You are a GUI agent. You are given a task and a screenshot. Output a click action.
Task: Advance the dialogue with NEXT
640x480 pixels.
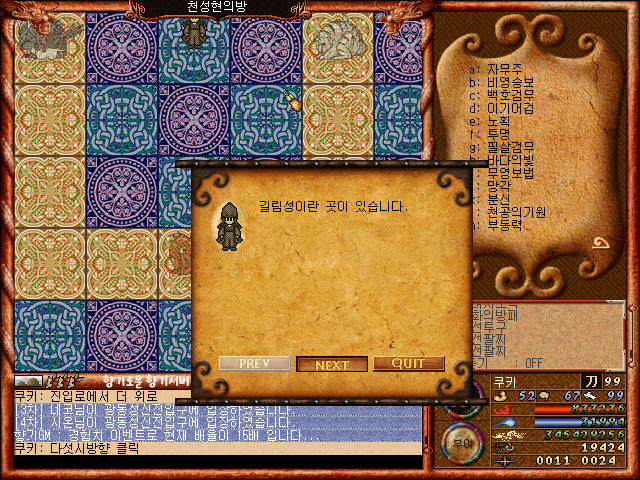332,364
